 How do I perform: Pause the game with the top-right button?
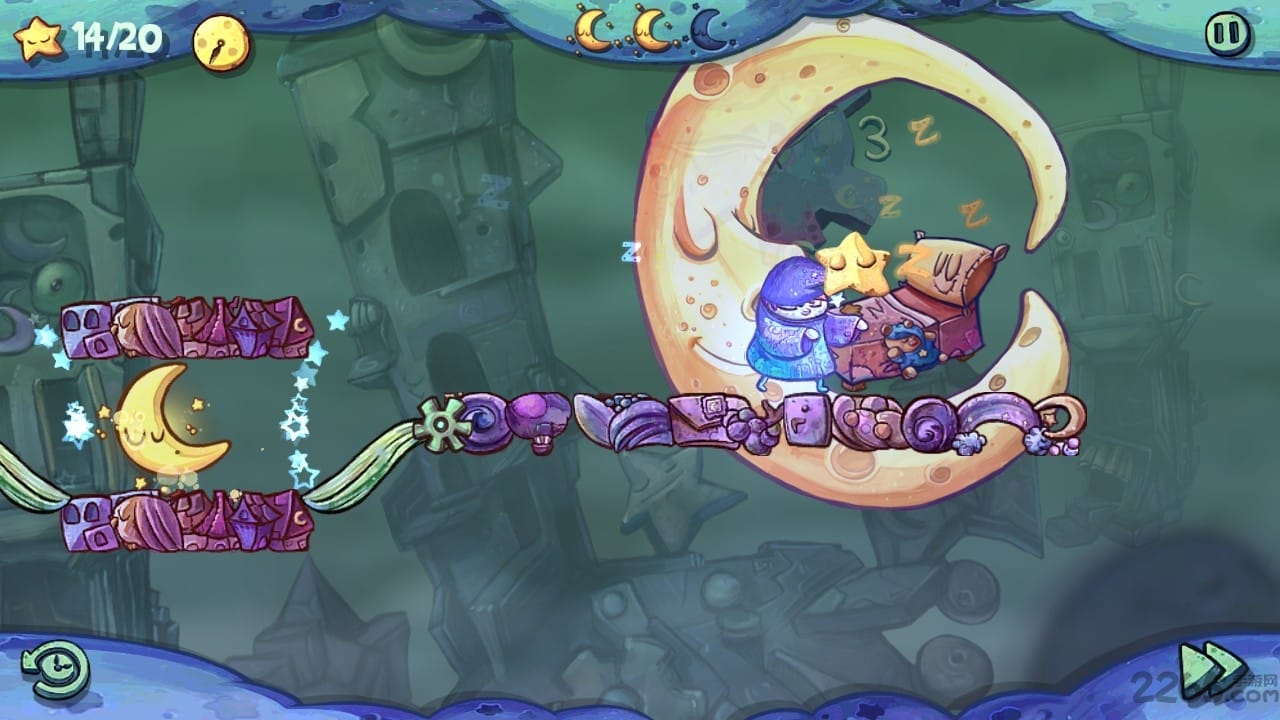(1228, 34)
